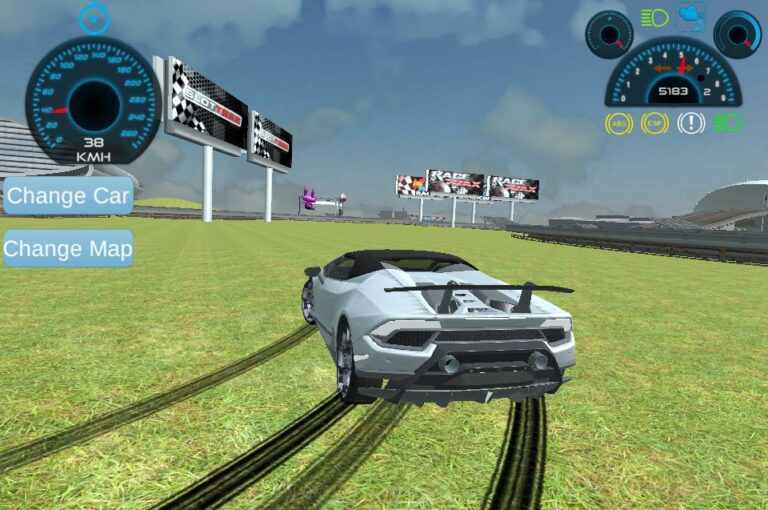
Task: Toggle the yellow ABS indicator
Action: click(619, 123)
